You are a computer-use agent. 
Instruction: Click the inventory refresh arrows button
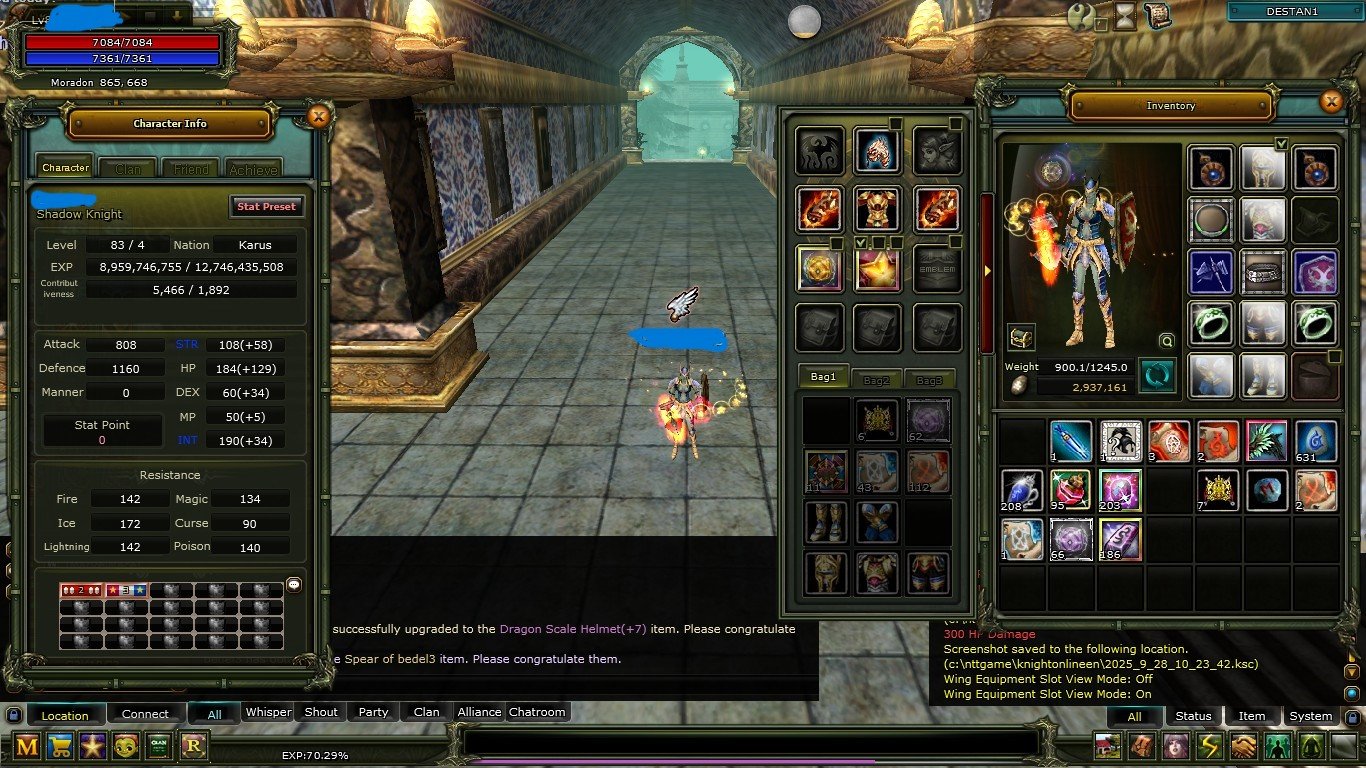pyautogui.click(x=1157, y=376)
